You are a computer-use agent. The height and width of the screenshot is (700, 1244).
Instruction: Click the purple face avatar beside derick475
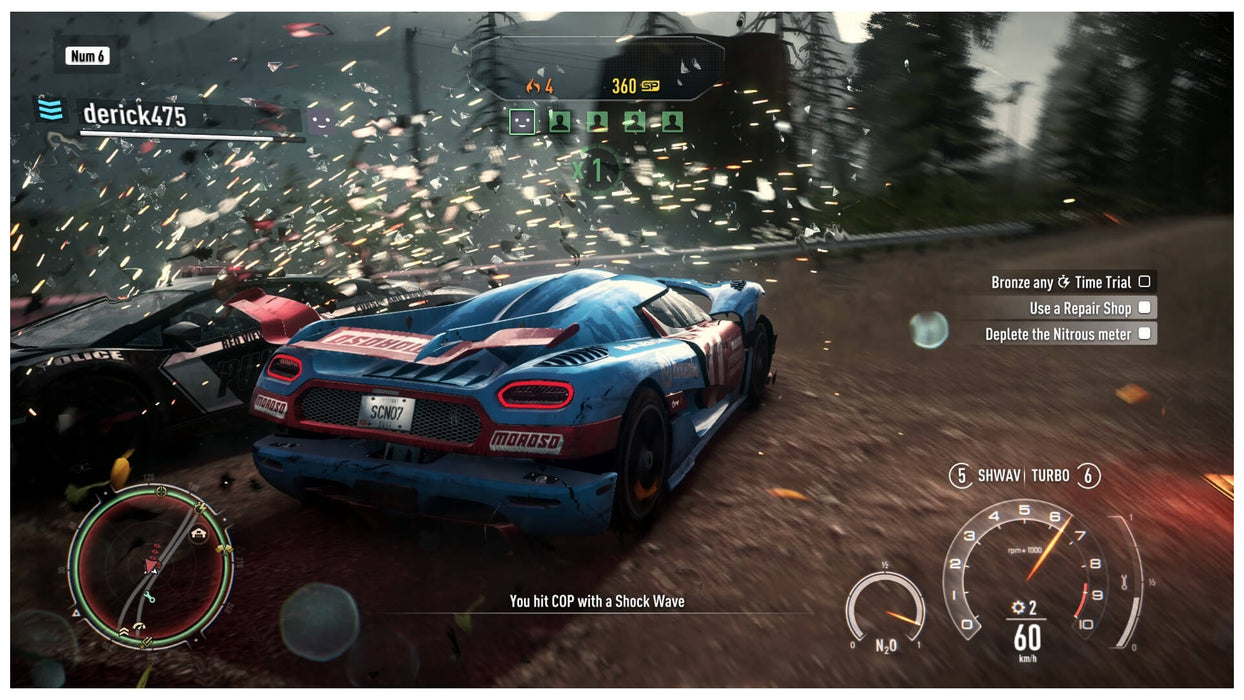320,121
